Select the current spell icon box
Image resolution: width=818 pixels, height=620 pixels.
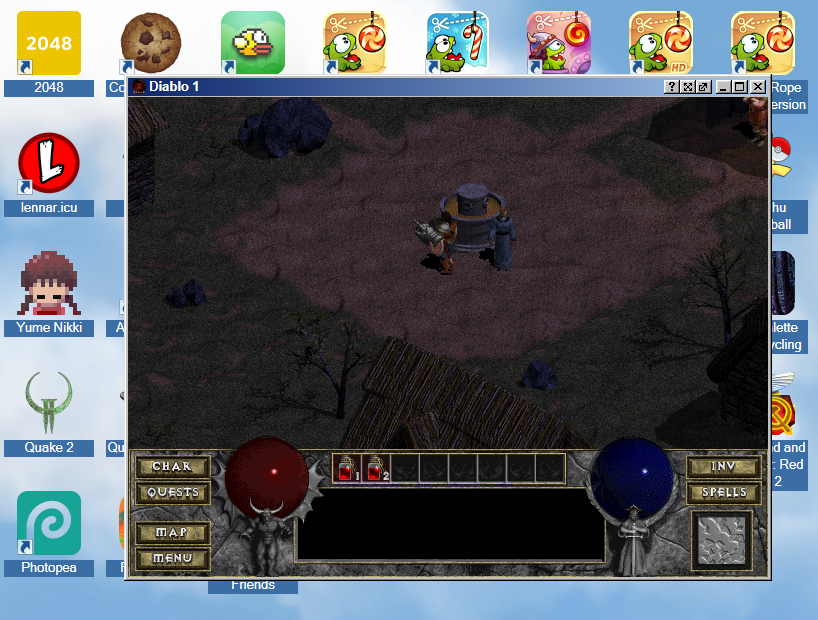pos(722,541)
